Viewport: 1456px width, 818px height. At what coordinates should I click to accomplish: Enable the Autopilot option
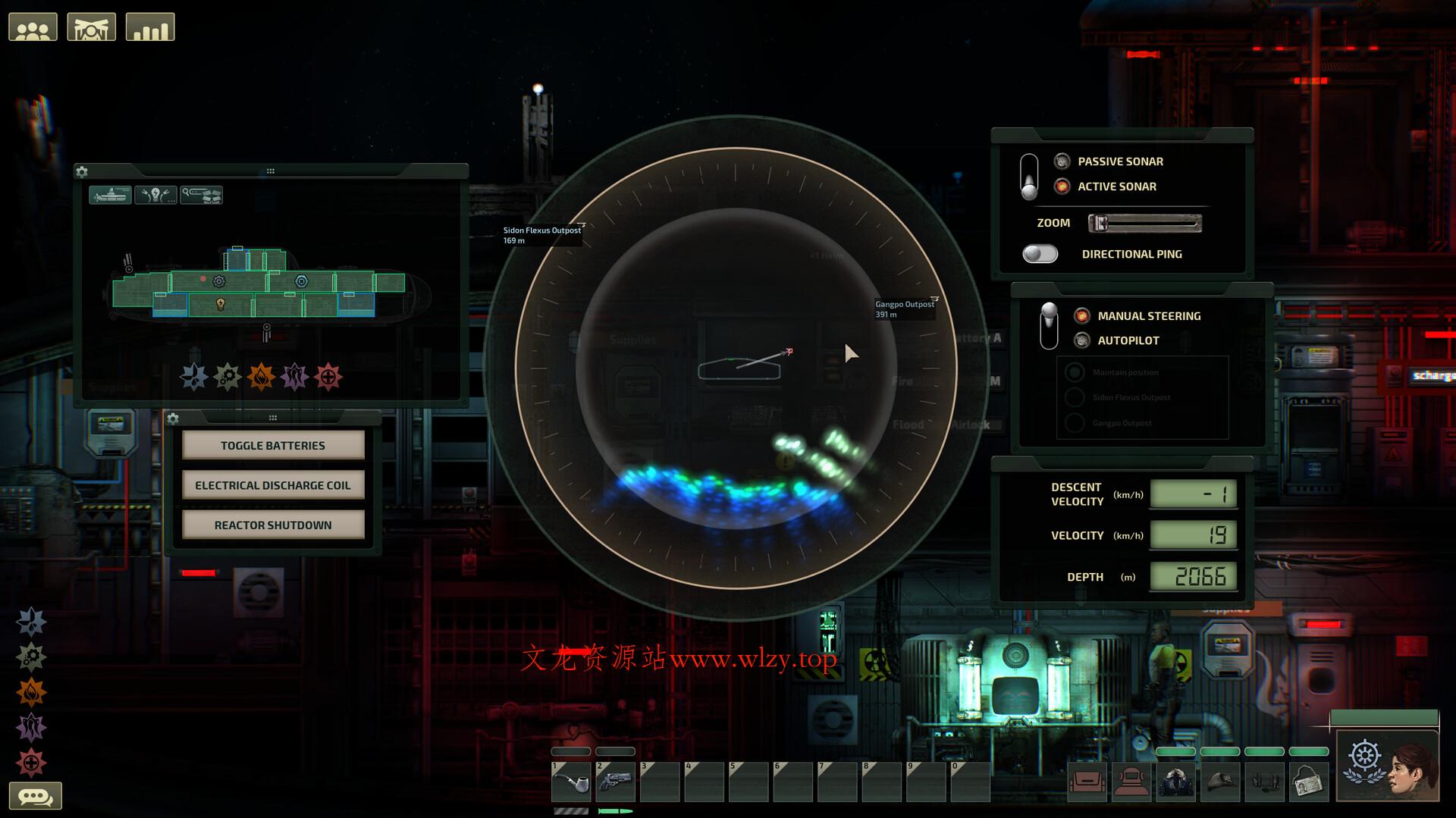click(1082, 340)
